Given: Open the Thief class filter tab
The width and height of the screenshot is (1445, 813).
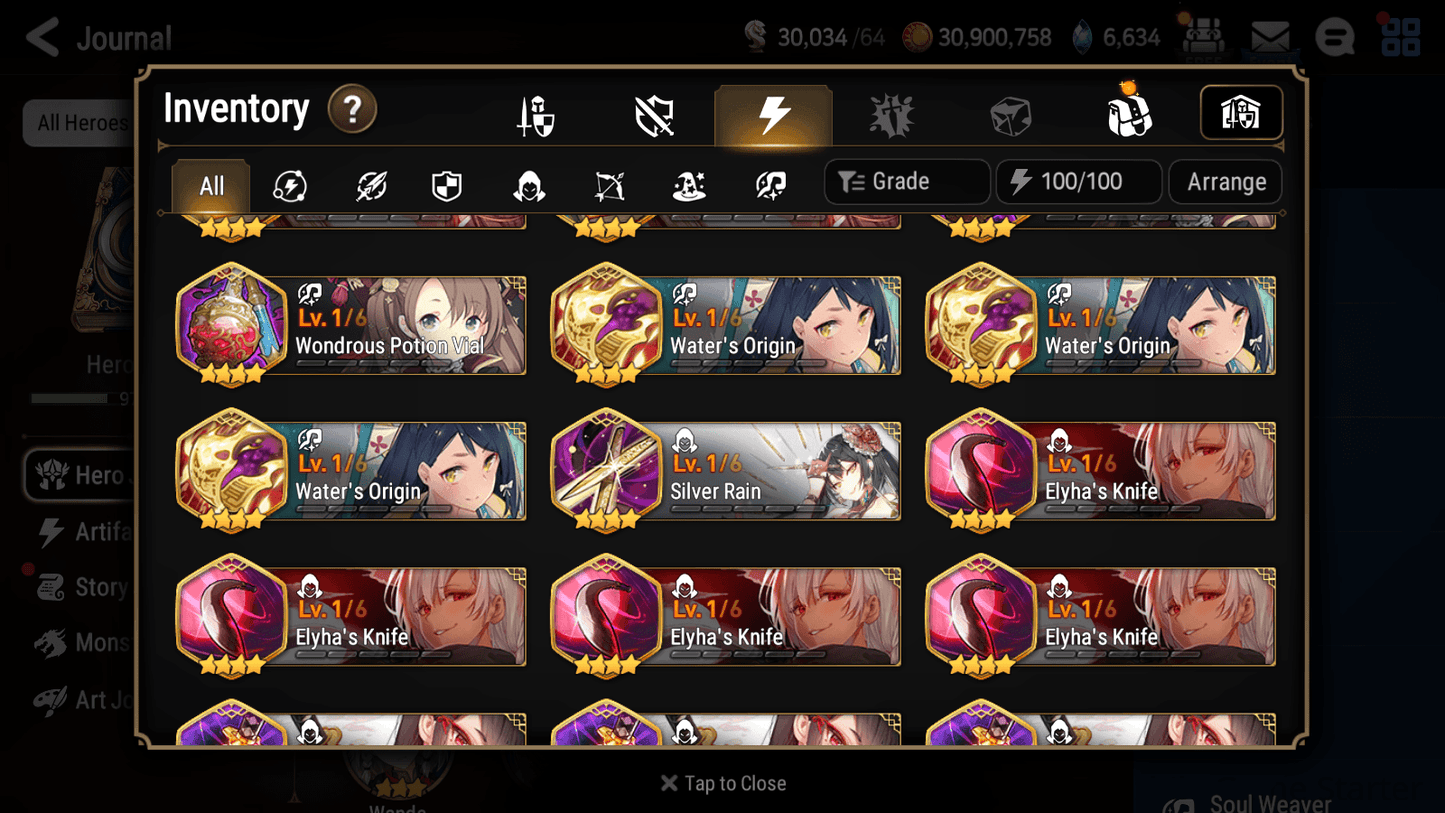Looking at the screenshot, I should [x=527, y=182].
